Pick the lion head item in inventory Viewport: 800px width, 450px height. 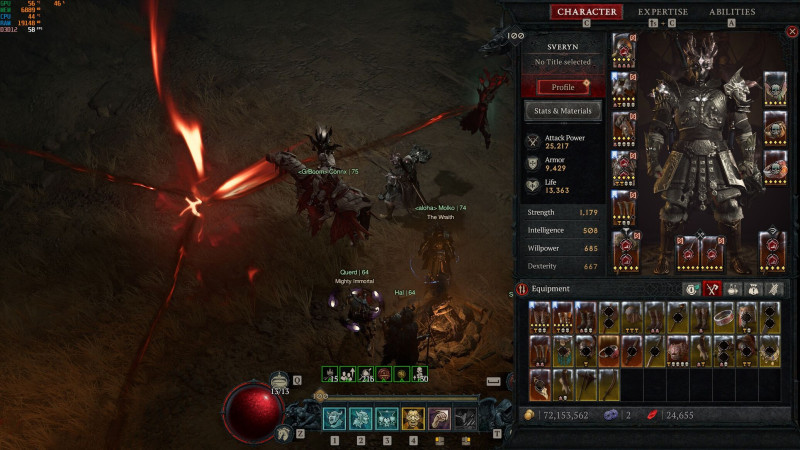click(x=676, y=350)
